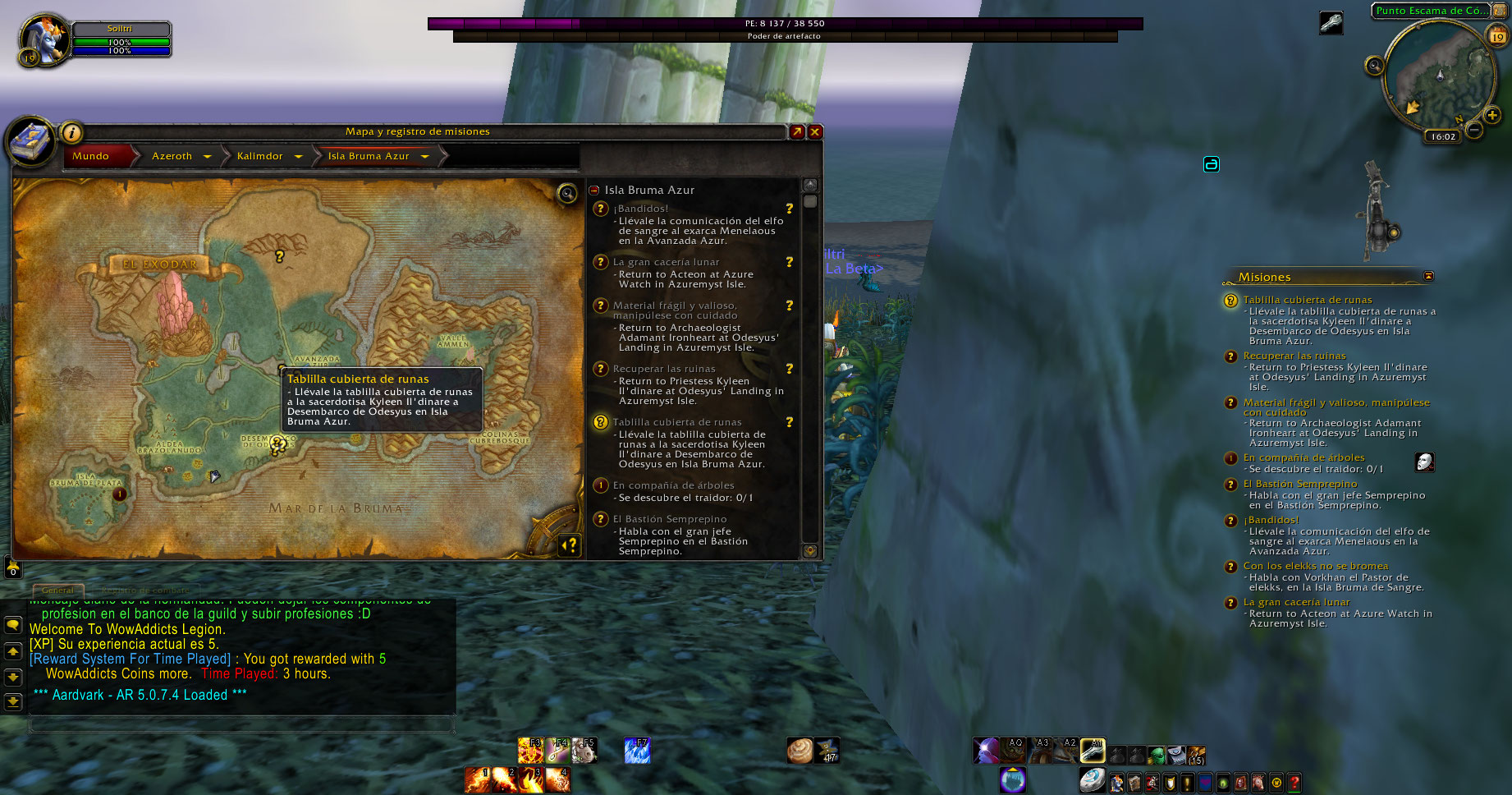Select En compañía de árboles in quest log
This screenshot has width=1512, height=795.
673,485
